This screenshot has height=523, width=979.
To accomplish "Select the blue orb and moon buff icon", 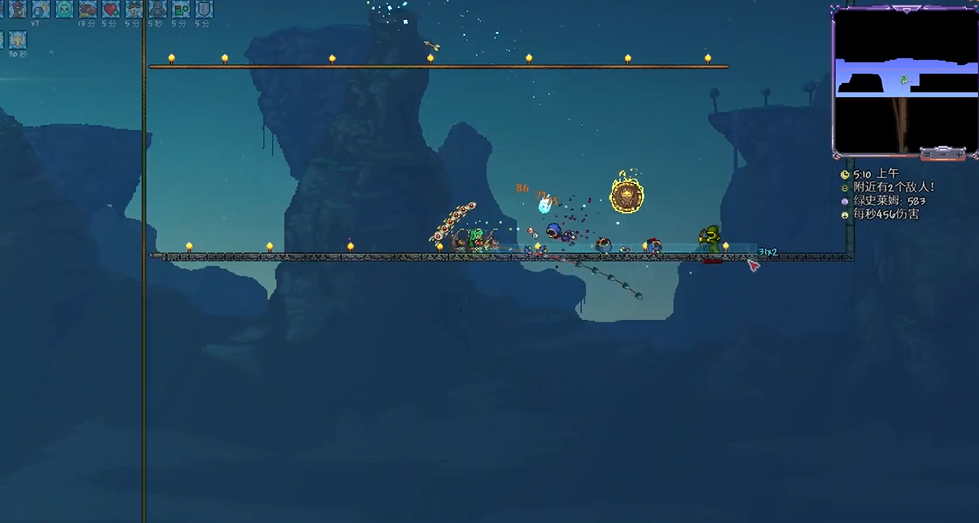I will [x=41, y=10].
